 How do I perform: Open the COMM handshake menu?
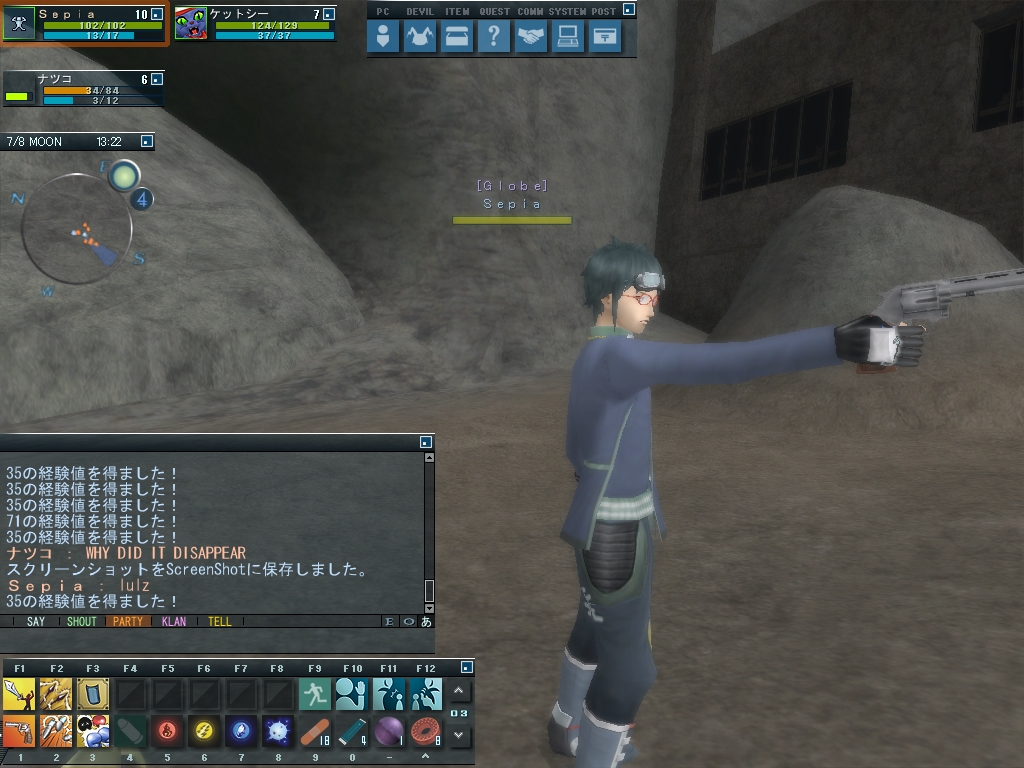531,38
